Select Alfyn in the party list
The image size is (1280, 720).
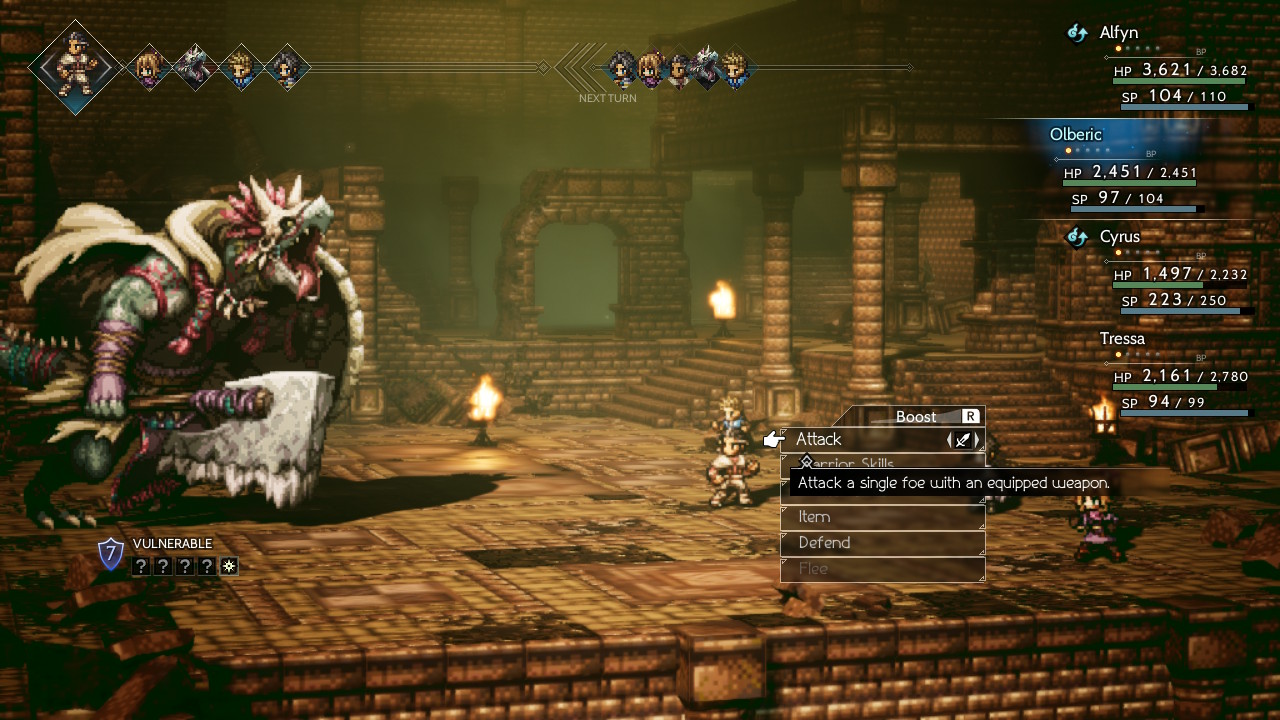(x=1118, y=33)
